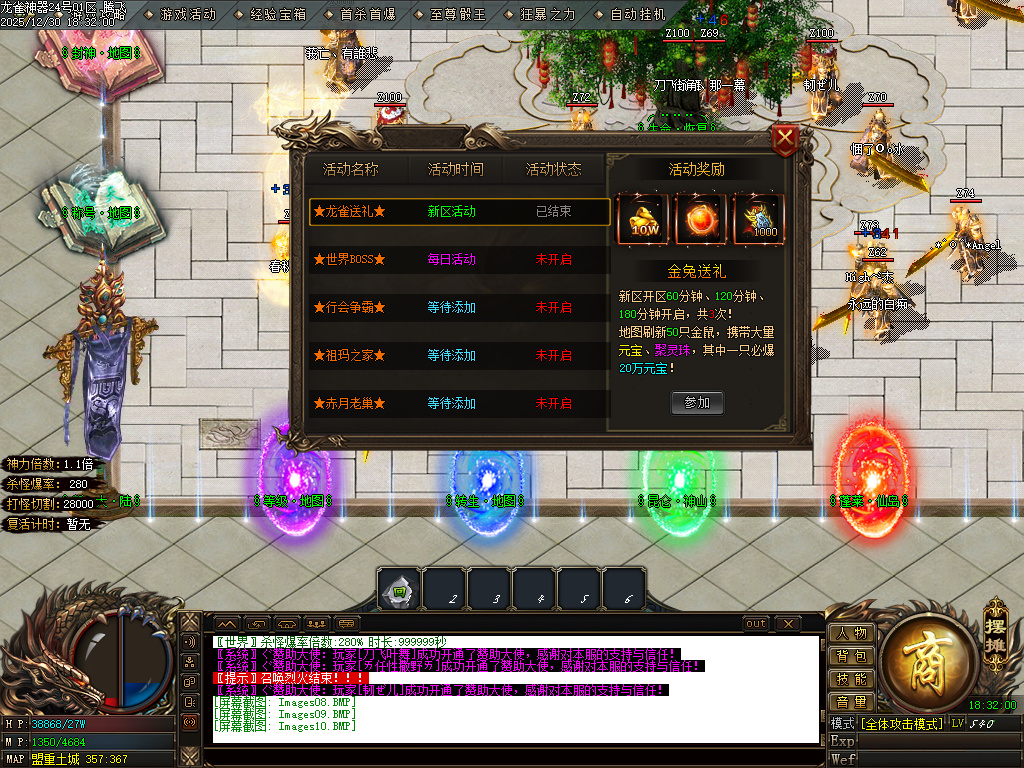
Task: Open the 首杀首爆 menu
Action: [x=361, y=15]
